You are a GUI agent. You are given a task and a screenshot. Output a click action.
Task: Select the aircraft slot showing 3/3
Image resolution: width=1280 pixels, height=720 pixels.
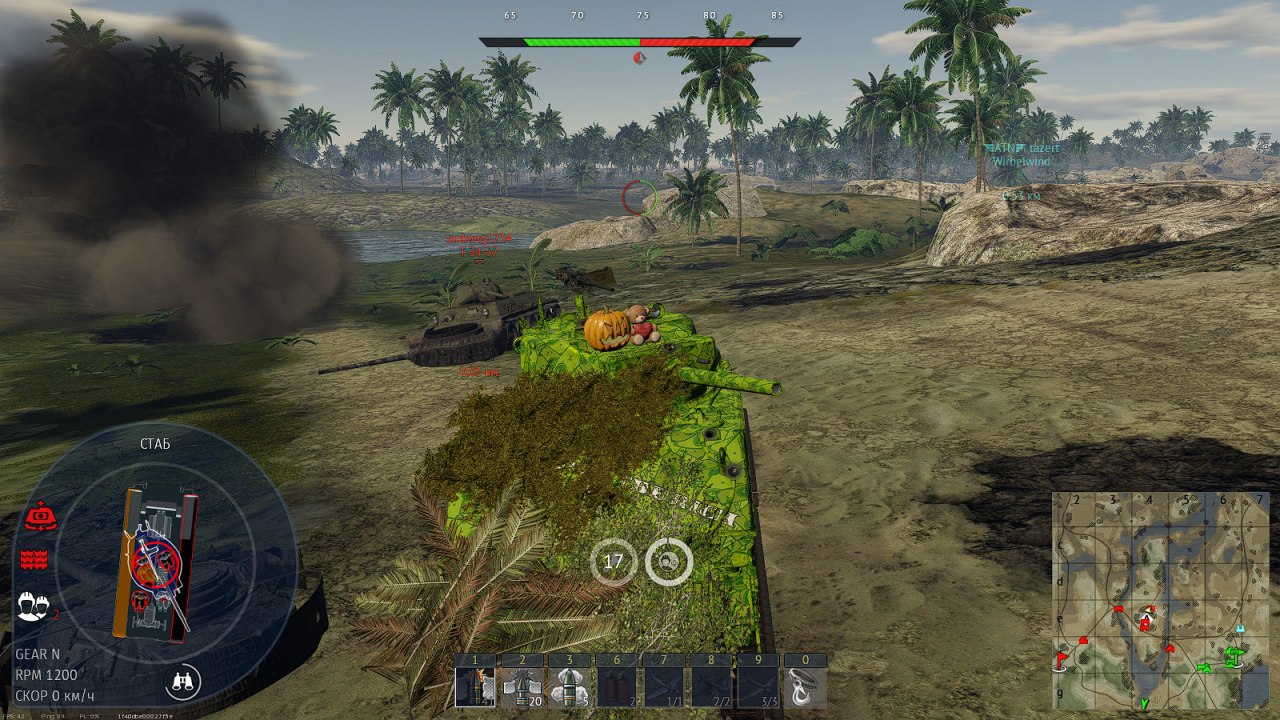click(758, 687)
